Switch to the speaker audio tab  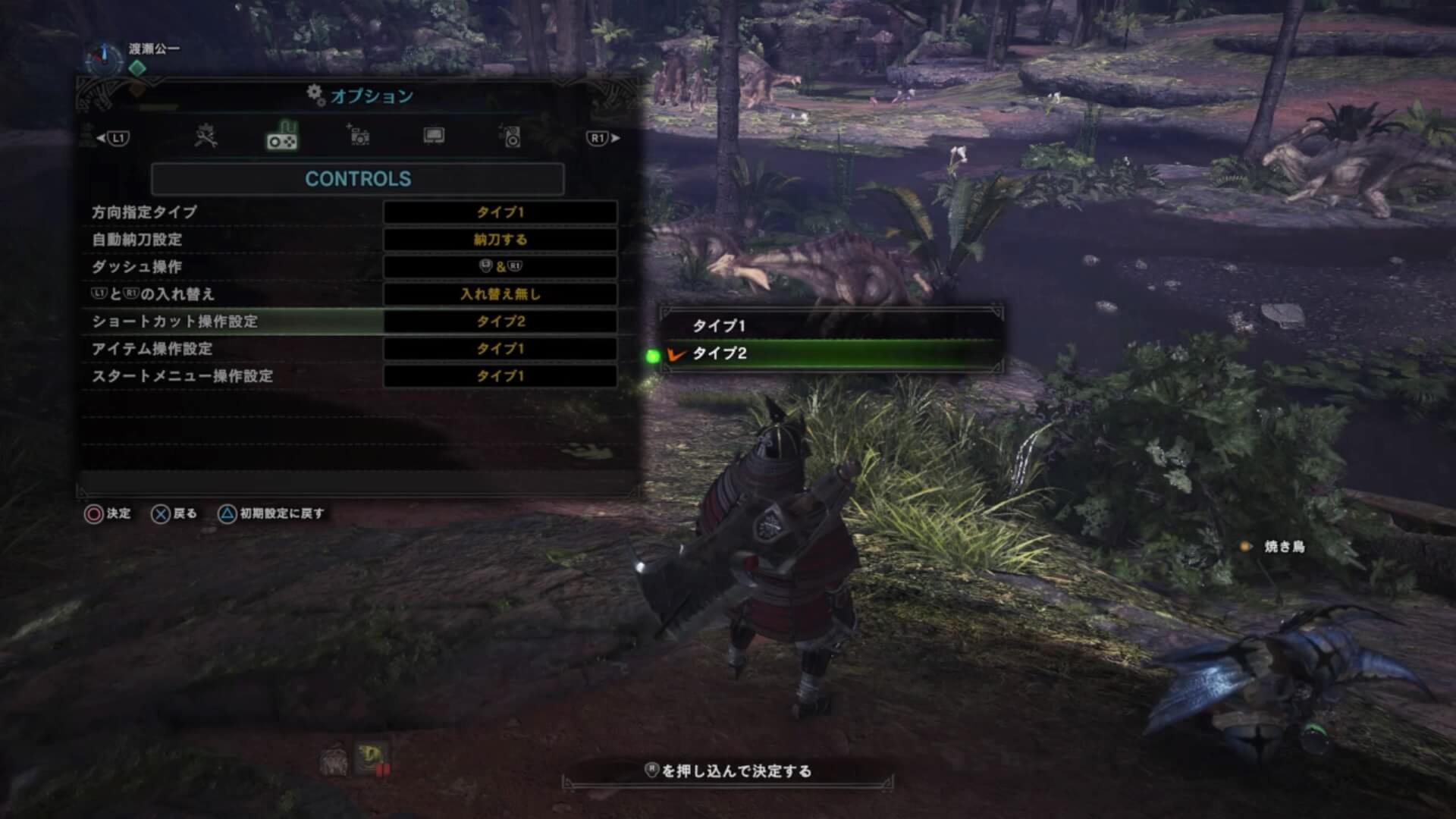(511, 137)
